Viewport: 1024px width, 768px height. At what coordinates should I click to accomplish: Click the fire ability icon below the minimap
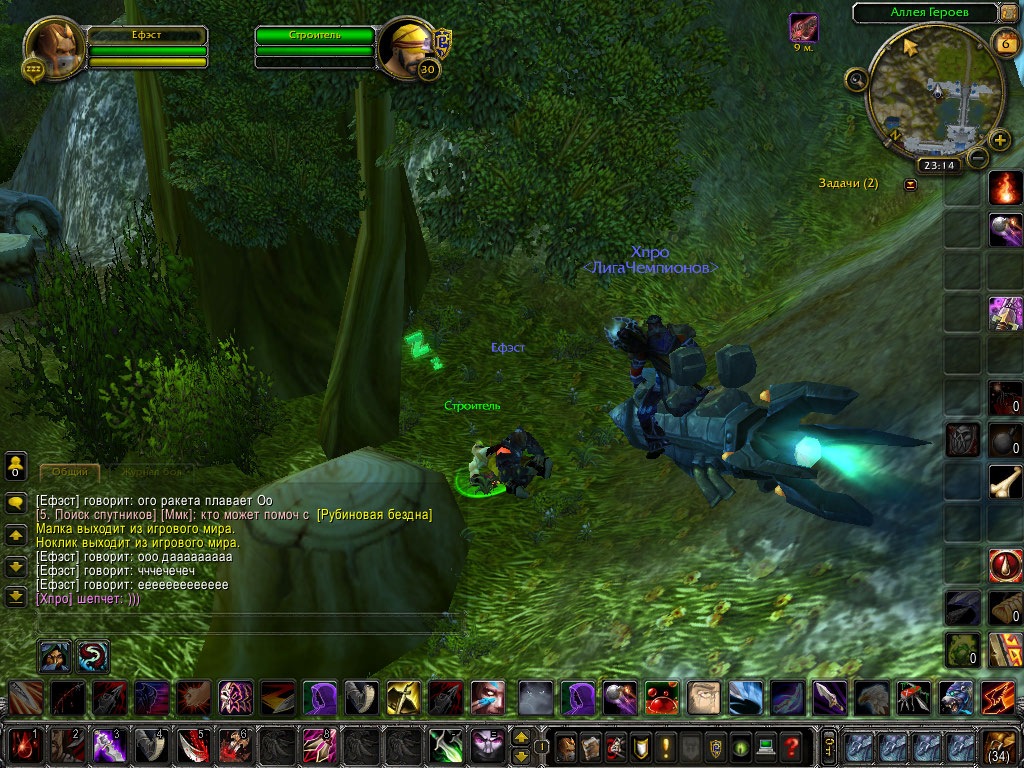pyautogui.click(x=1005, y=187)
